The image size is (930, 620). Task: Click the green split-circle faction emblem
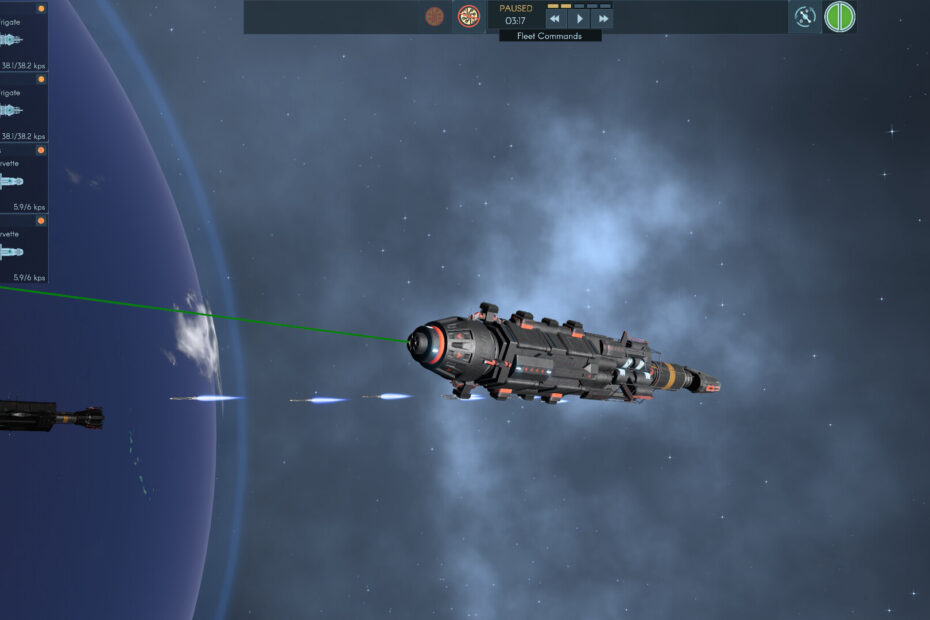tap(840, 16)
